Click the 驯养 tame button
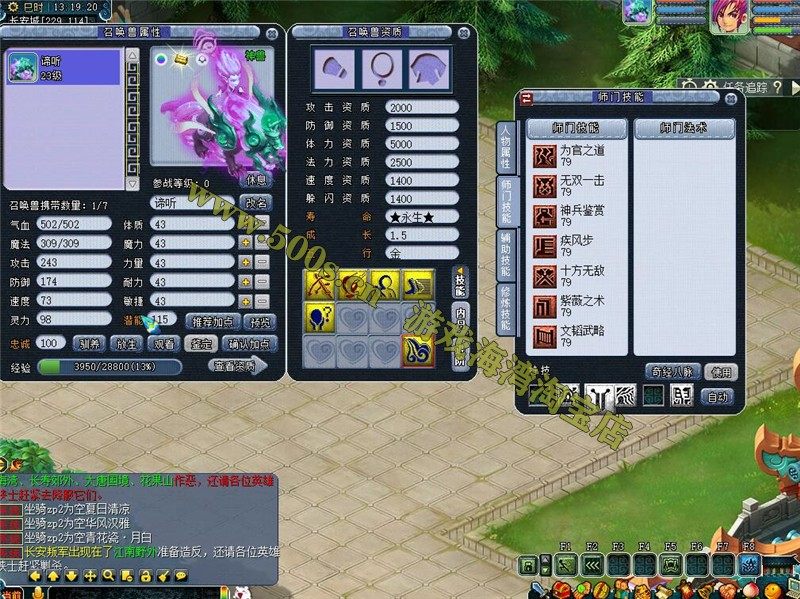The image size is (800, 599). coord(89,343)
